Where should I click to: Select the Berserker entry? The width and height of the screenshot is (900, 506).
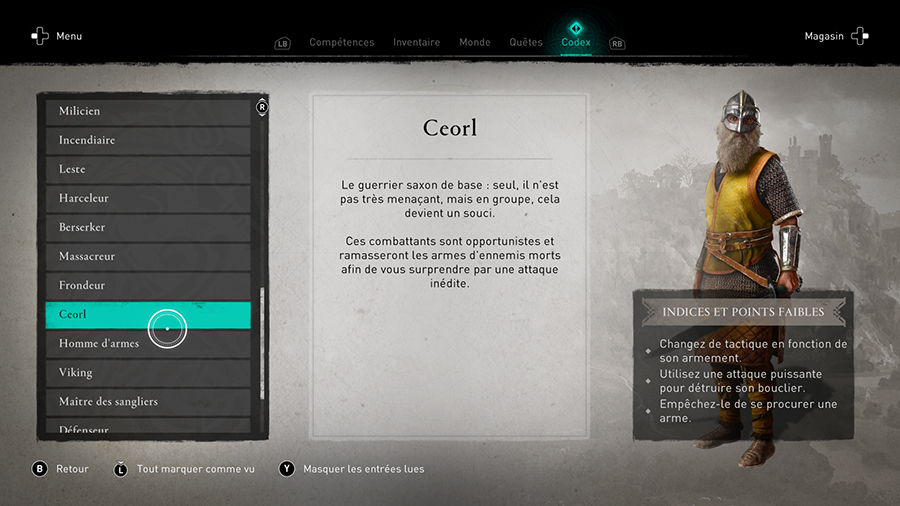148,227
